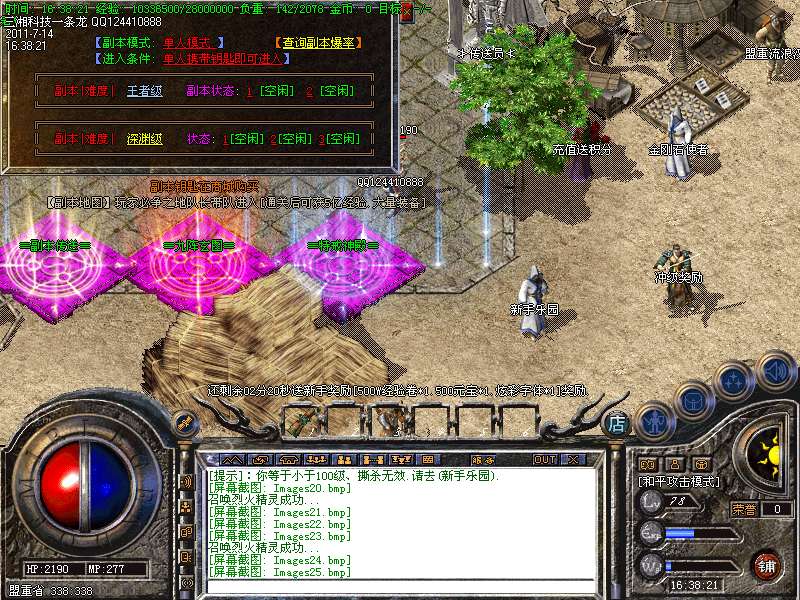Click the chat text input field
Image resolution: width=800 pixels, height=600 pixels.
point(400,585)
